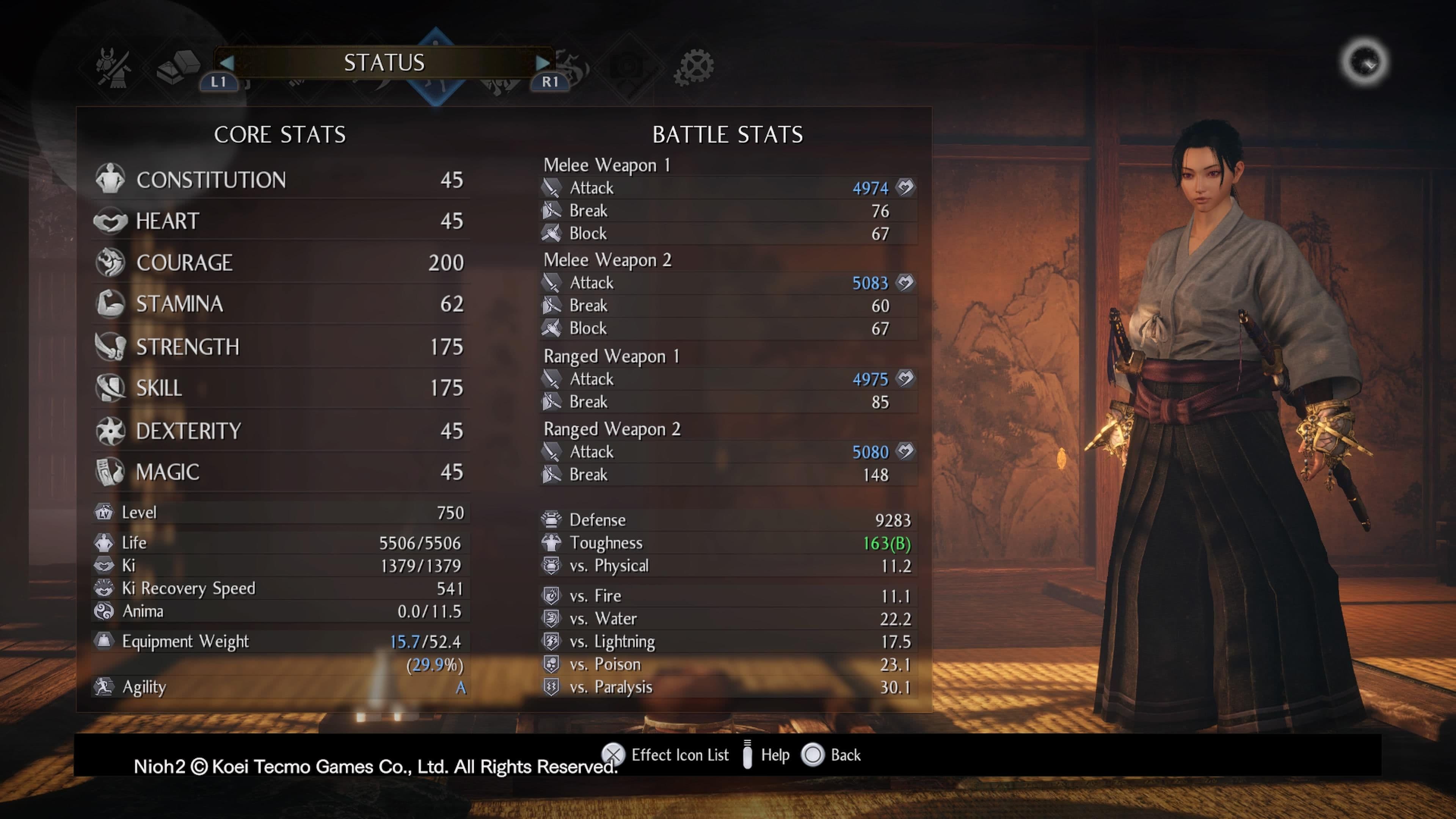Image resolution: width=1456 pixels, height=819 pixels.
Task: Click the Magic scroll icon
Action: click(111, 471)
